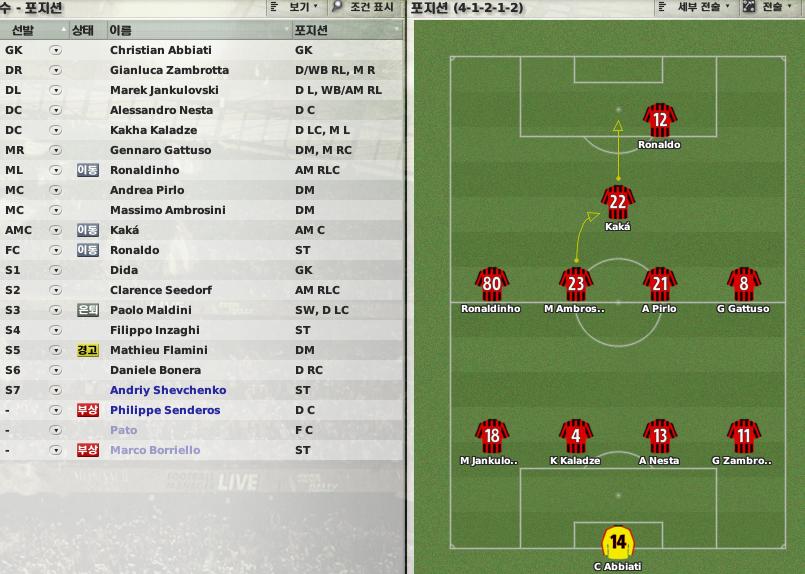
Task: Select Ronaldinho's number 80 shirt icon
Action: click(490, 285)
